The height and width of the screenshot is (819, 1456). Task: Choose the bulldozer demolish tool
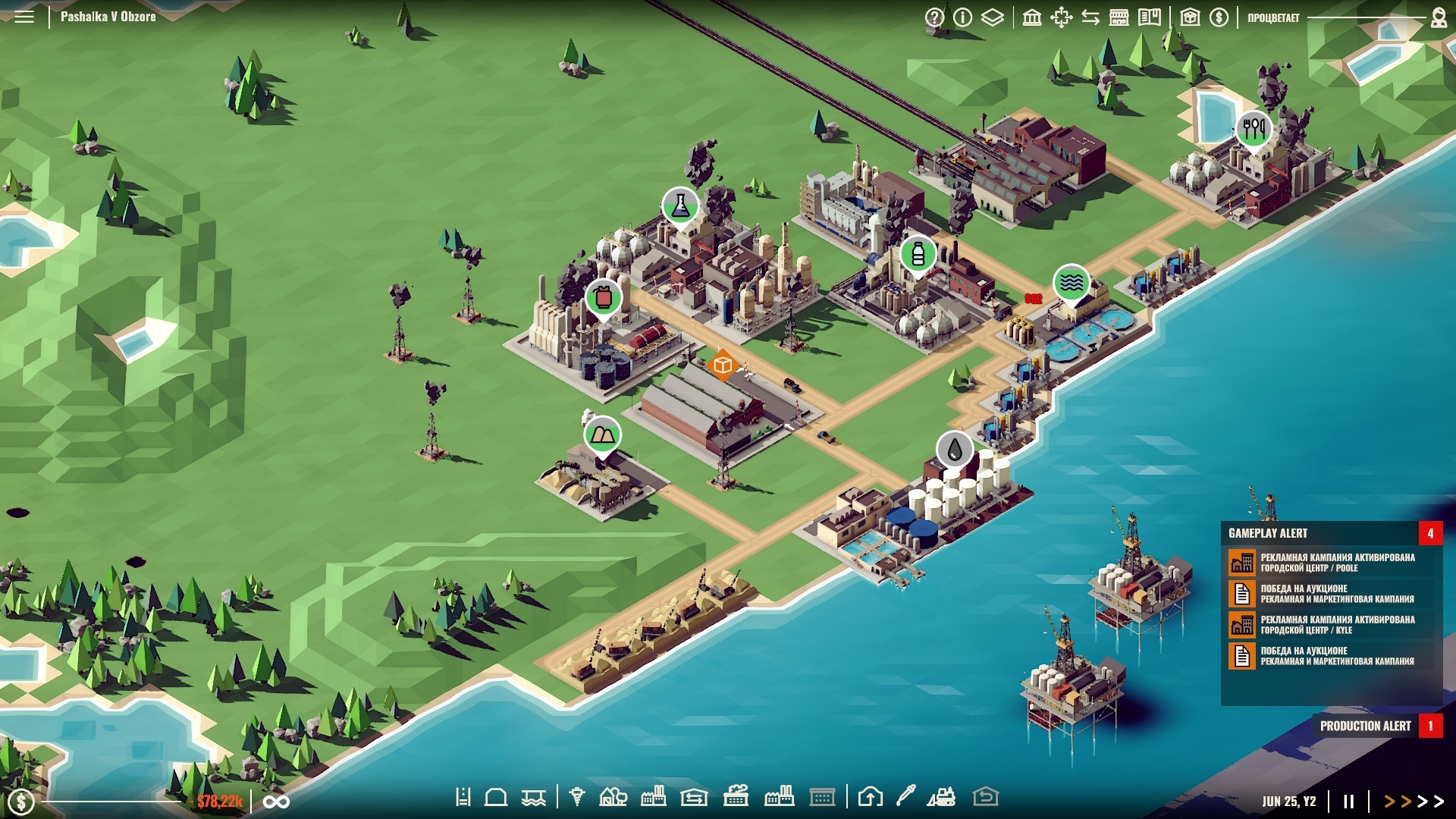[941, 797]
